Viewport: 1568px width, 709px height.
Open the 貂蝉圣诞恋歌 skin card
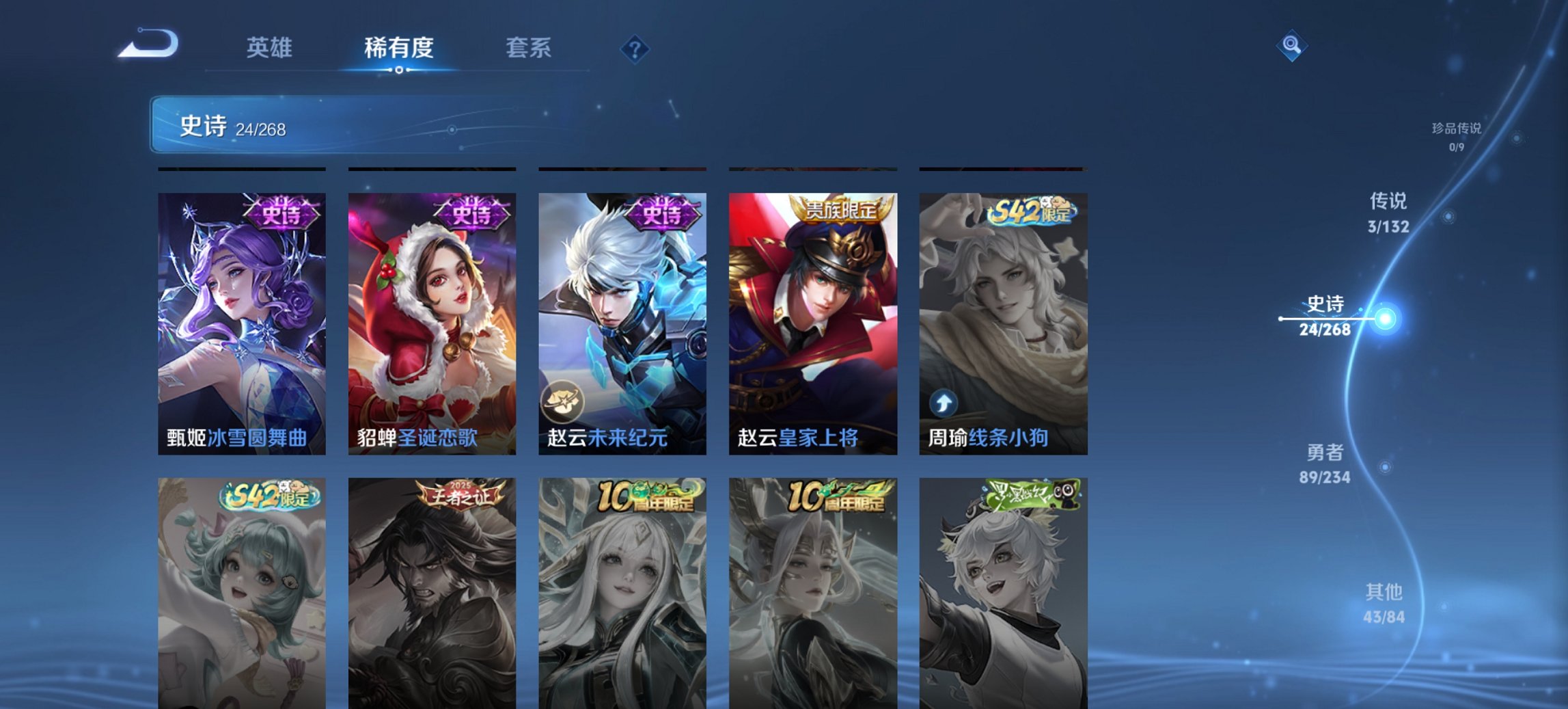pyautogui.click(x=431, y=321)
